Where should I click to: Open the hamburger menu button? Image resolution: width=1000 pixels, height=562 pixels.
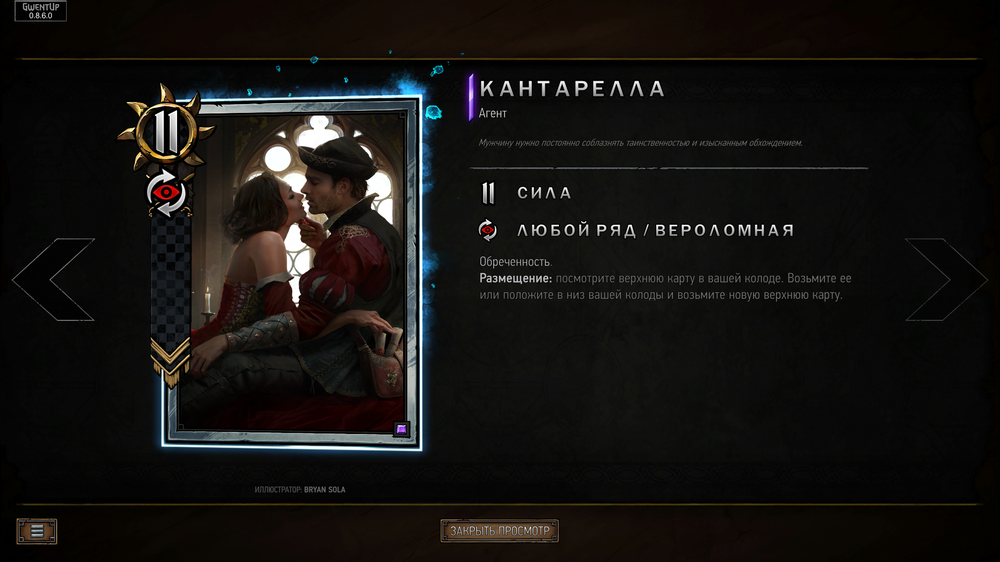37,531
